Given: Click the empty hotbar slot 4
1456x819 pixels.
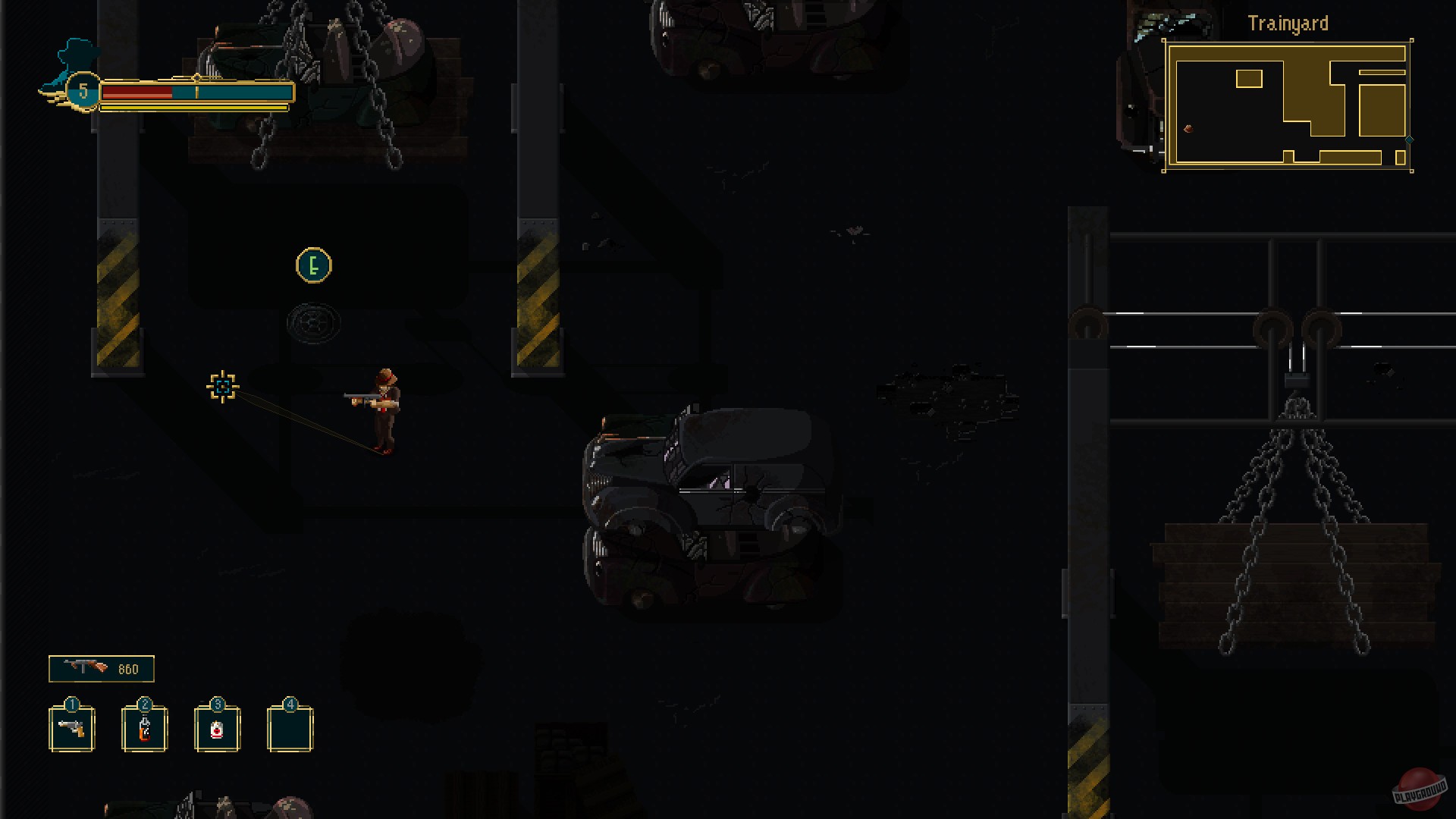Looking at the screenshot, I should (x=290, y=729).
